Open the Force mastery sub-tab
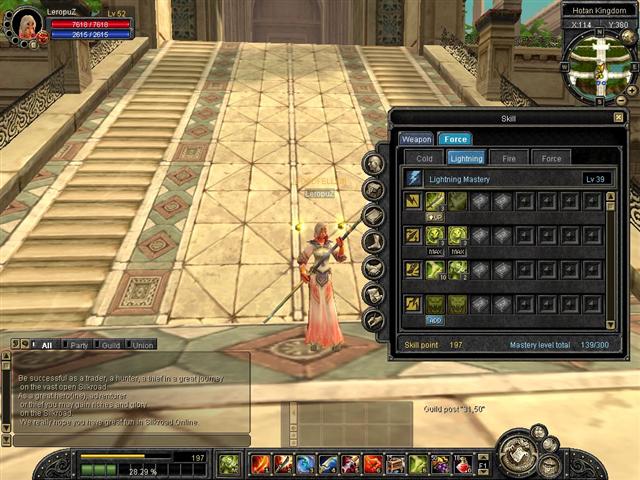Screen dimensions: 640x480 pyautogui.click(x=551, y=158)
